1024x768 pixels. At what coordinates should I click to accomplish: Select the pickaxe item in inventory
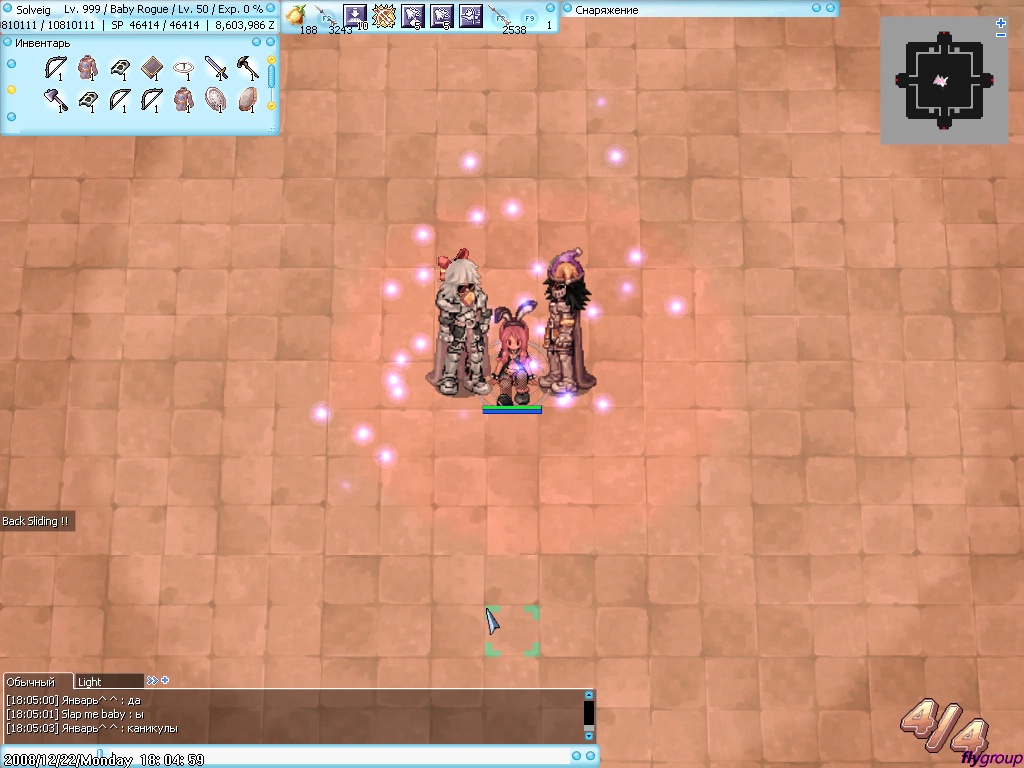tap(247, 68)
